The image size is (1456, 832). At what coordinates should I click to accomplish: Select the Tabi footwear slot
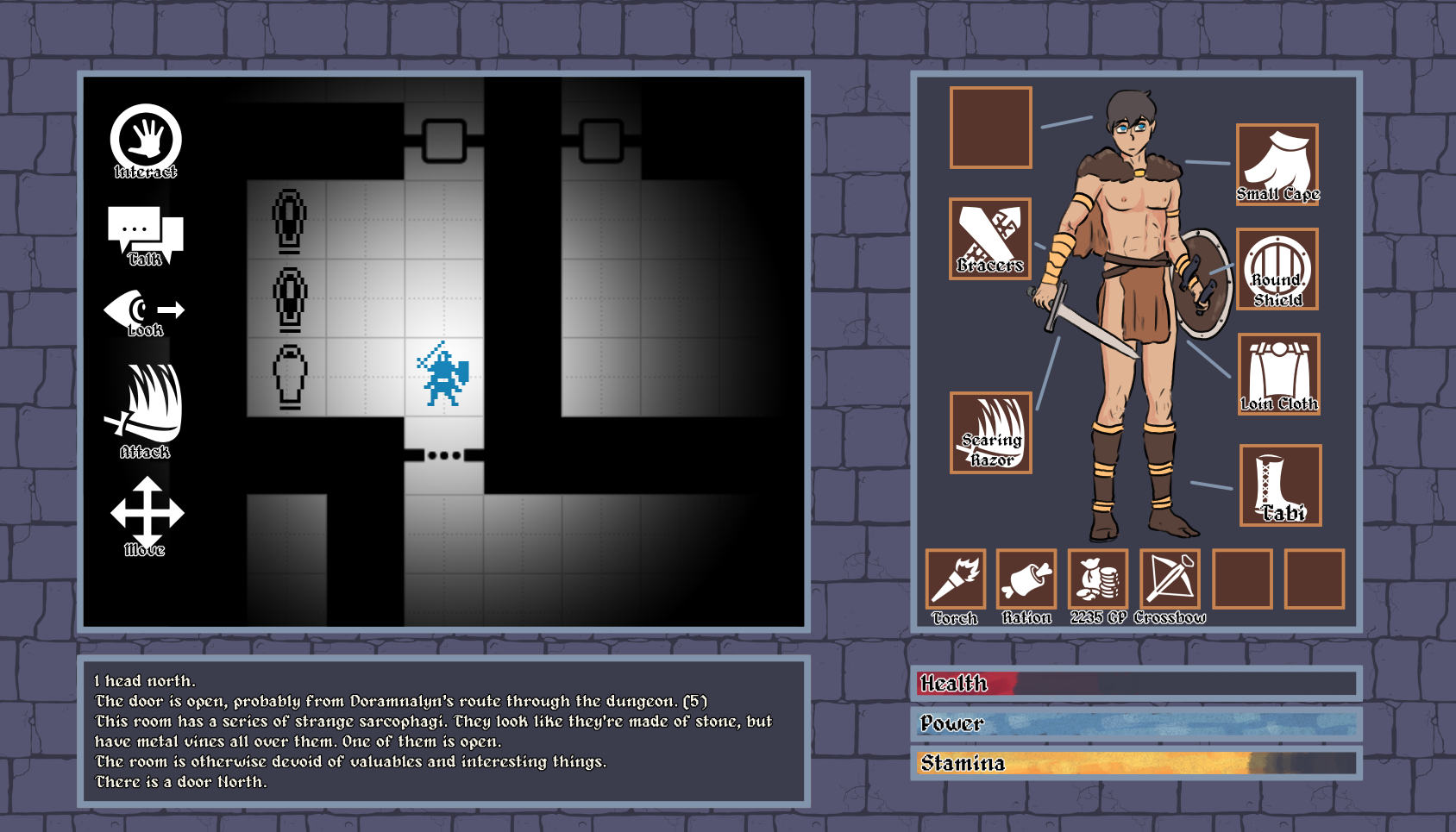point(1280,485)
